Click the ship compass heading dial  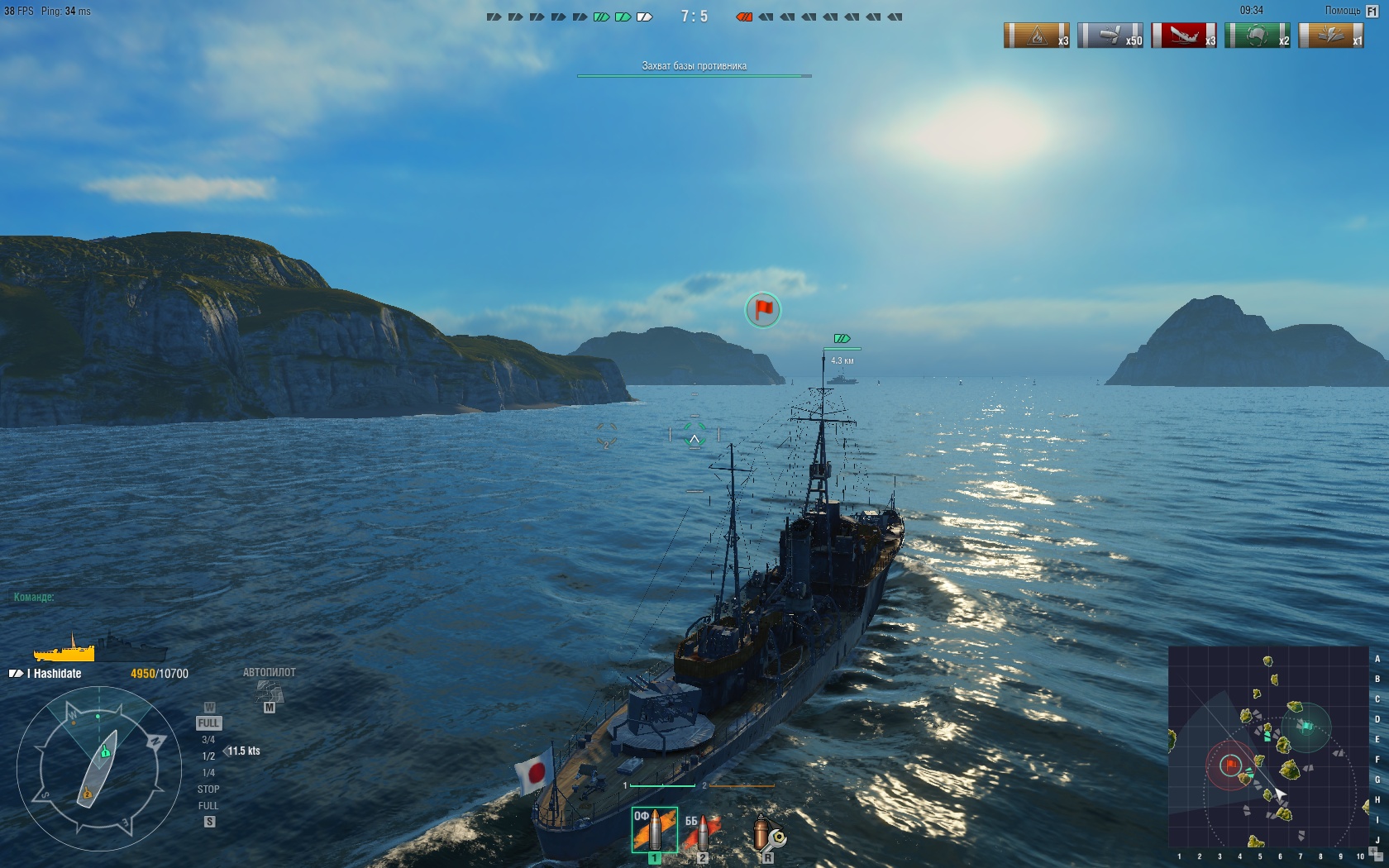99,769
